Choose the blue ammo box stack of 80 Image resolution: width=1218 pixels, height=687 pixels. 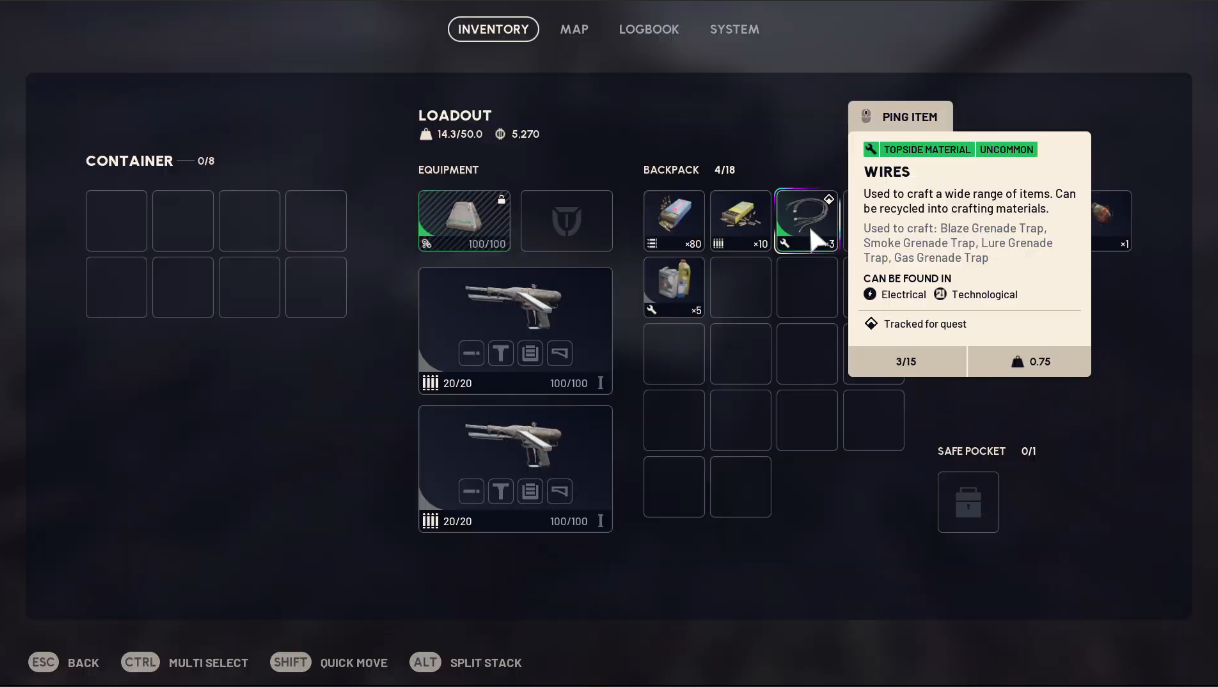[674, 221]
